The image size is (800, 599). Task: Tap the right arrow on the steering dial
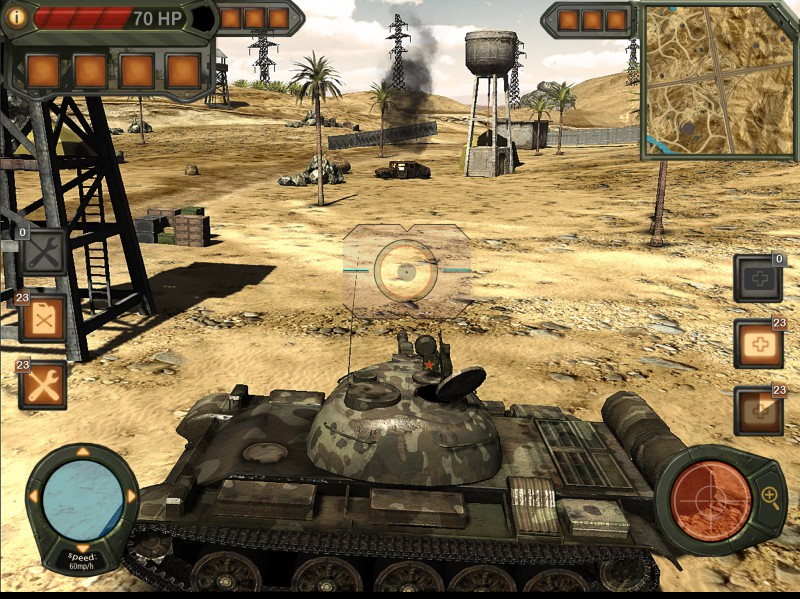131,496
